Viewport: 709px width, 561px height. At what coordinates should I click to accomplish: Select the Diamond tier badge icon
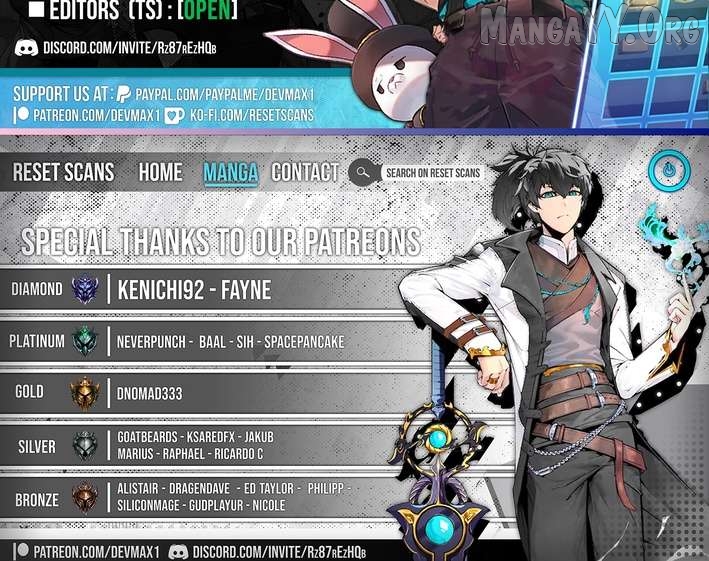point(86,290)
